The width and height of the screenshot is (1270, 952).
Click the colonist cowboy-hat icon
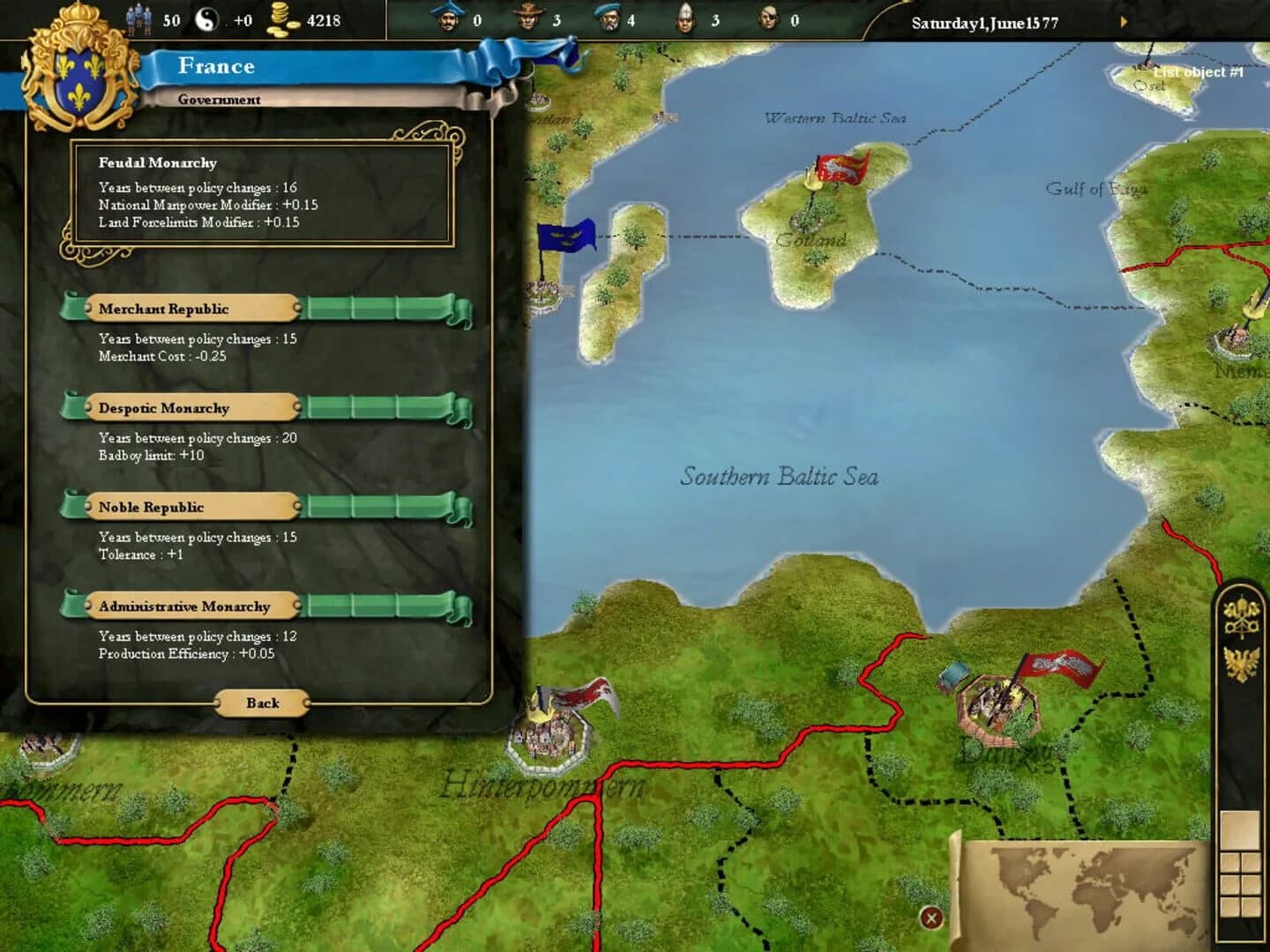[529, 18]
